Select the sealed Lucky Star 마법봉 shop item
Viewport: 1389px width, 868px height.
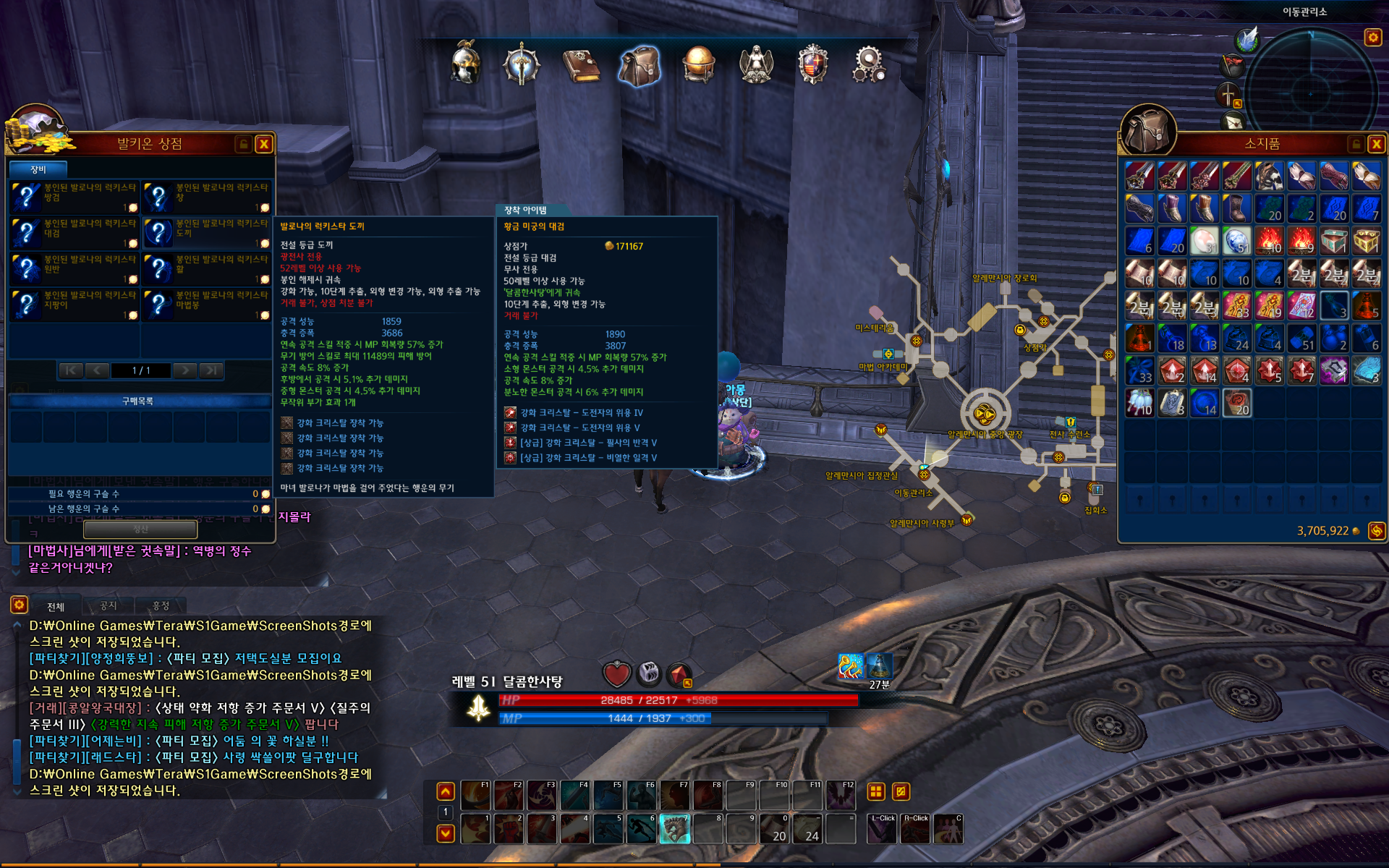click(x=207, y=304)
